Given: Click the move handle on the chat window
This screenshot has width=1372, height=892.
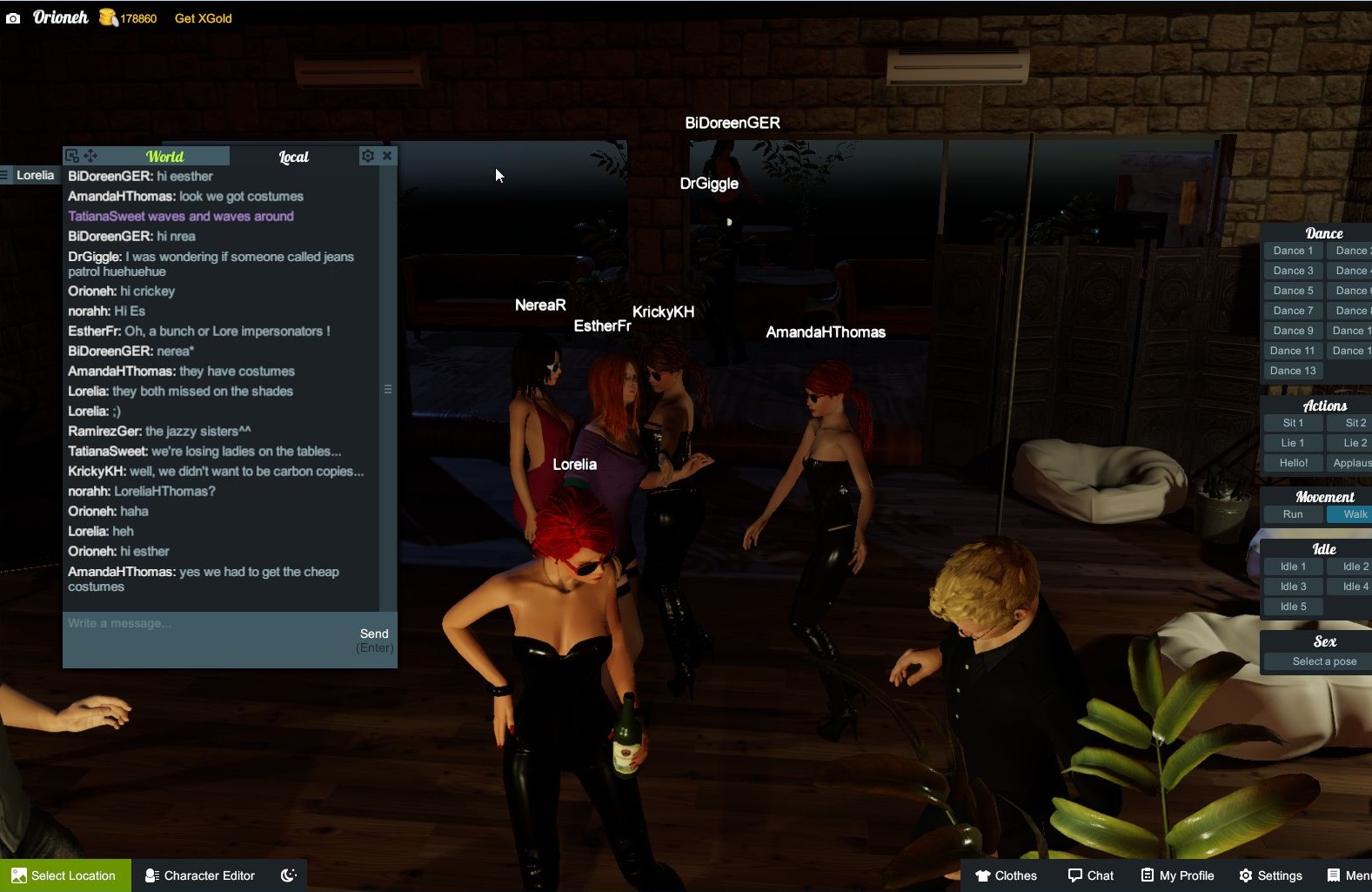Looking at the screenshot, I should click(90, 156).
